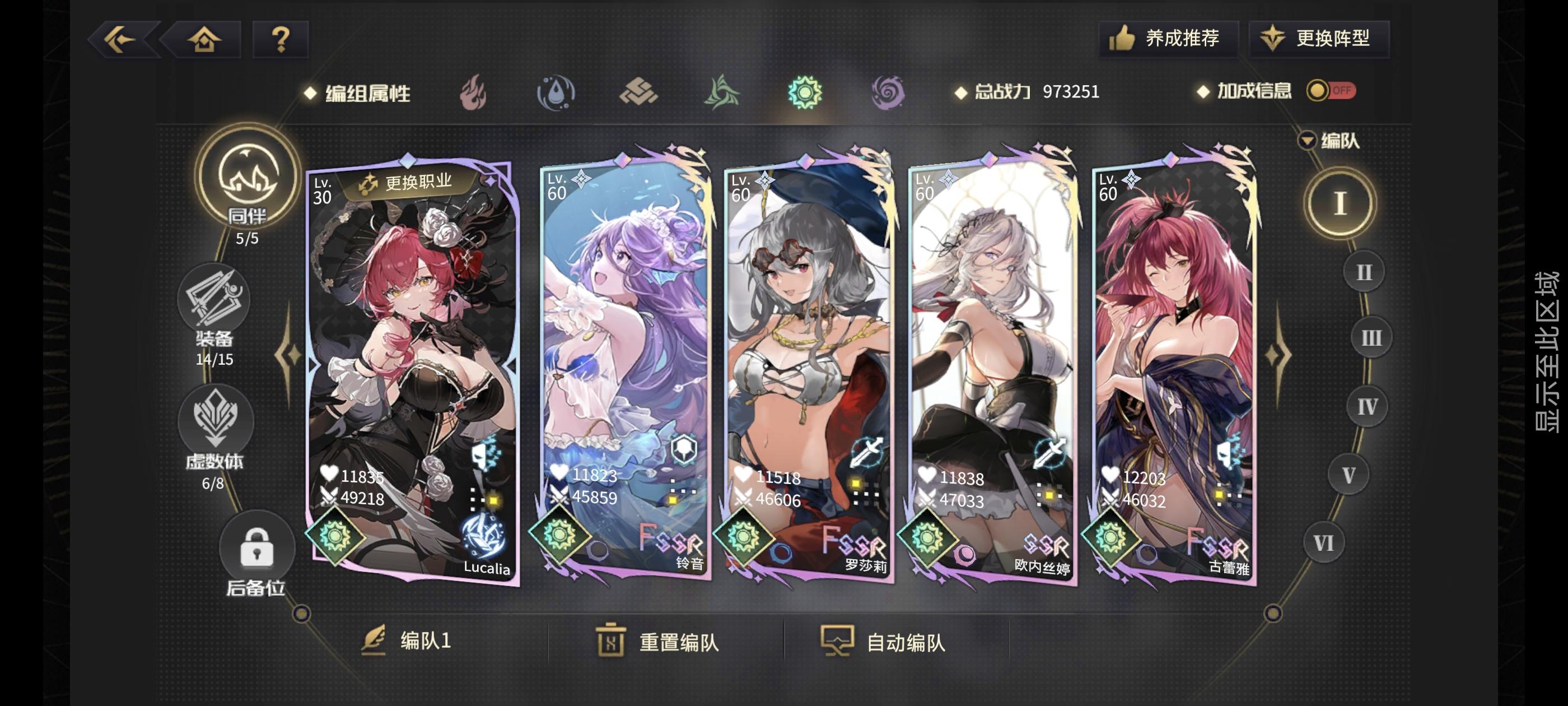Select the earth element attribute icon
This screenshot has height=706, width=1568.
point(640,93)
